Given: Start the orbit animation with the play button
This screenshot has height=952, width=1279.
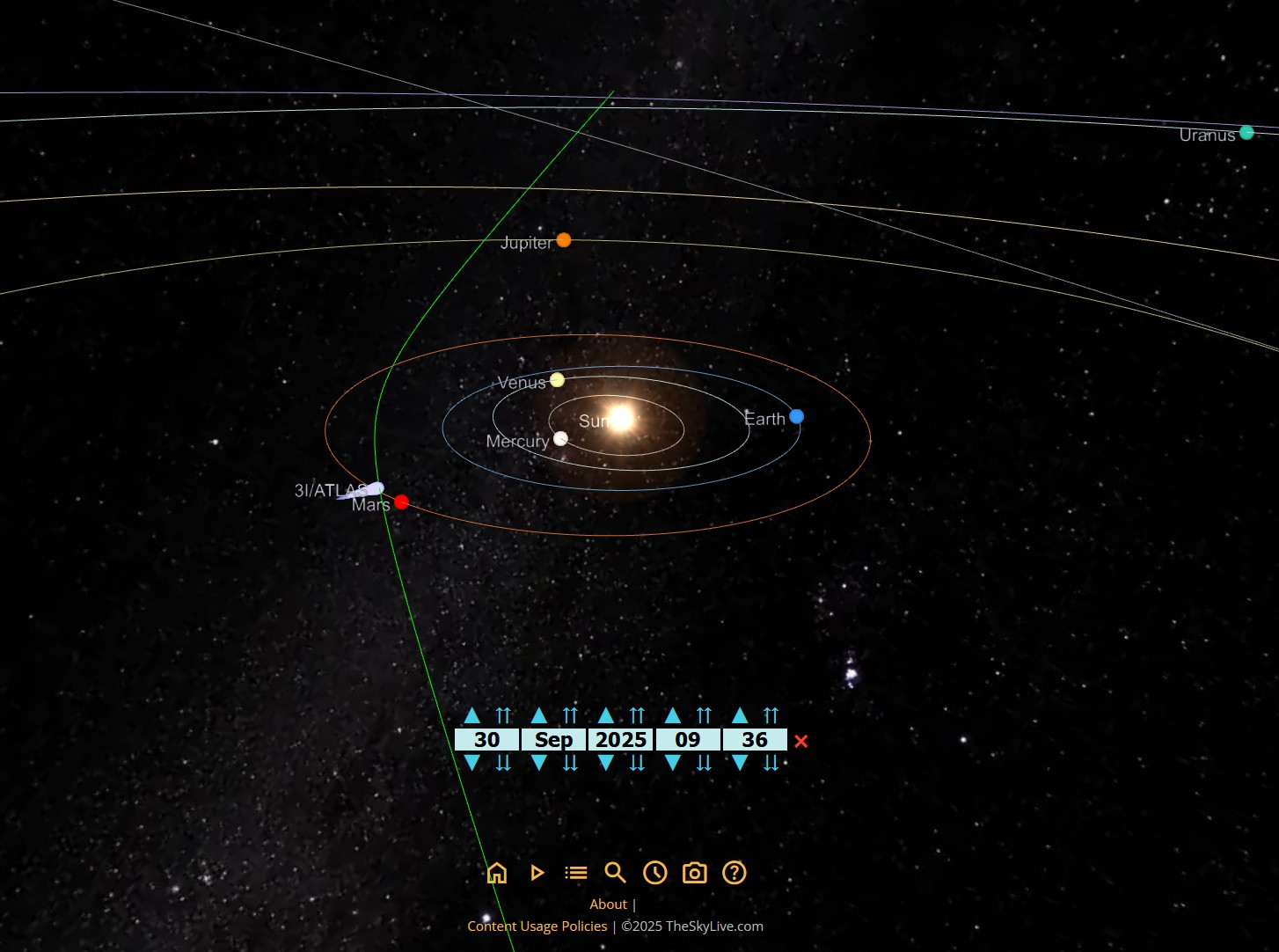Looking at the screenshot, I should pyautogui.click(x=537, y=873).
